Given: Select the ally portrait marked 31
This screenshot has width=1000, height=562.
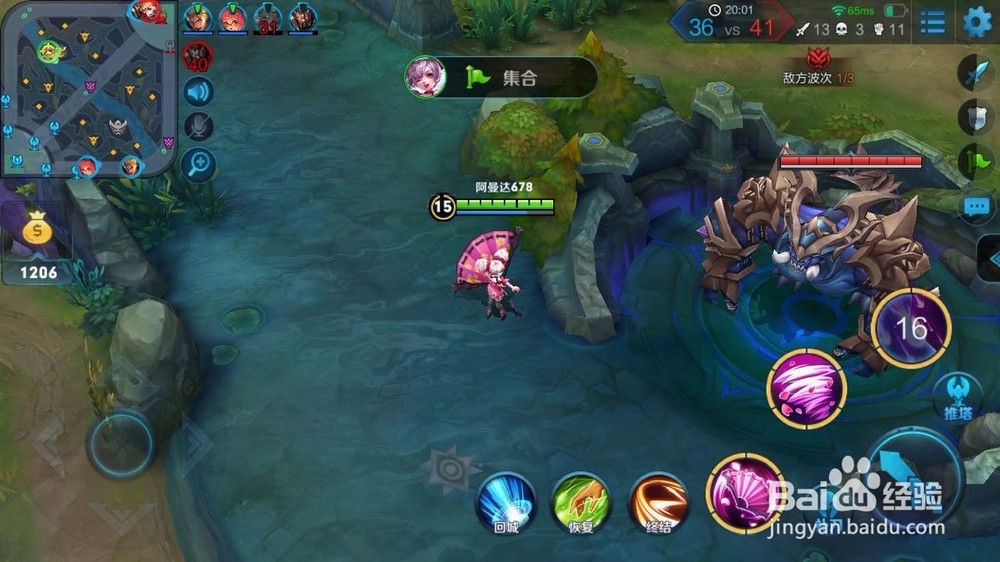Looking at the screenshot, I should (x=267, y=17).
